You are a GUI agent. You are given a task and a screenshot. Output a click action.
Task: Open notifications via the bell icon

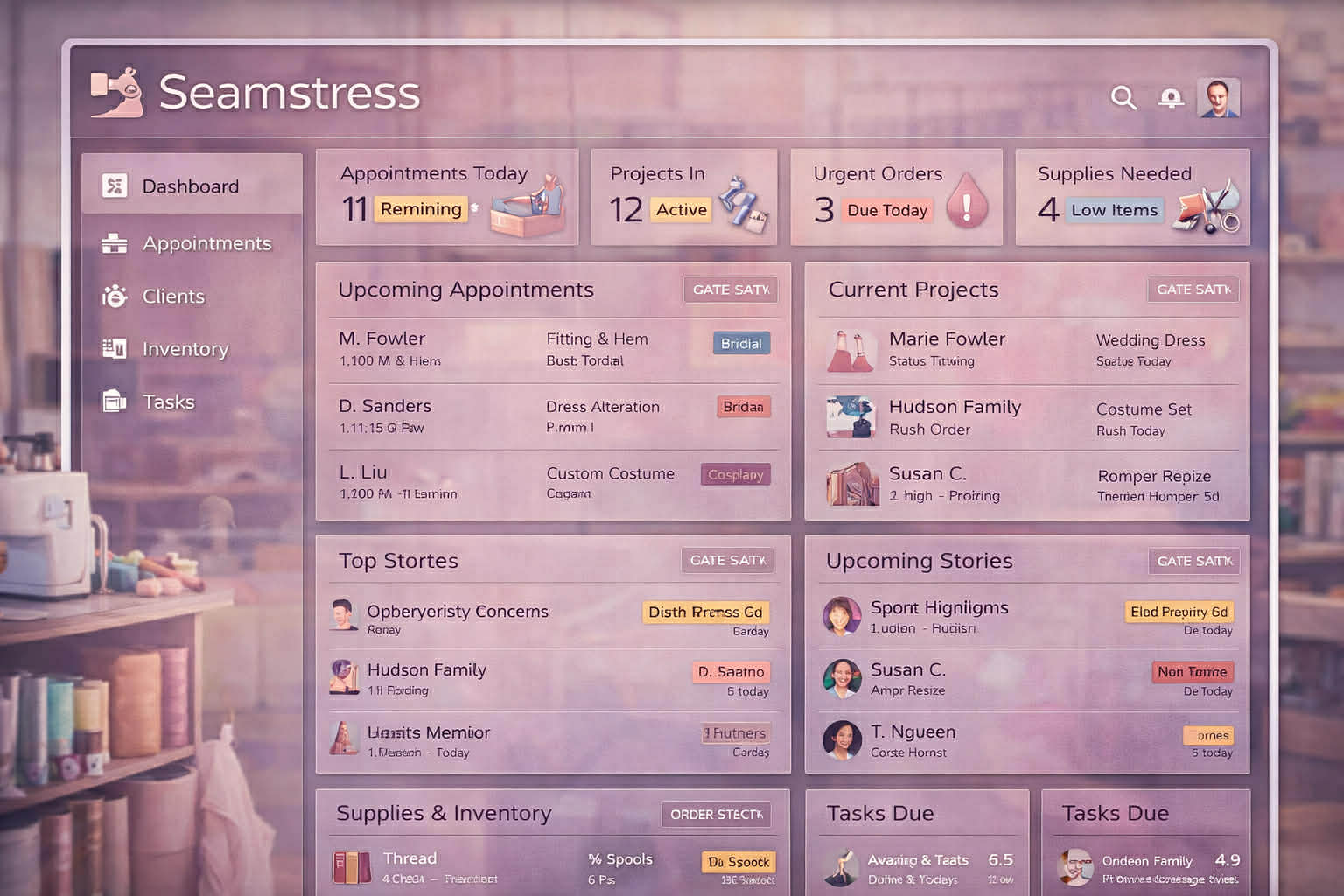pyautogui.click(x=1170, y=98)
